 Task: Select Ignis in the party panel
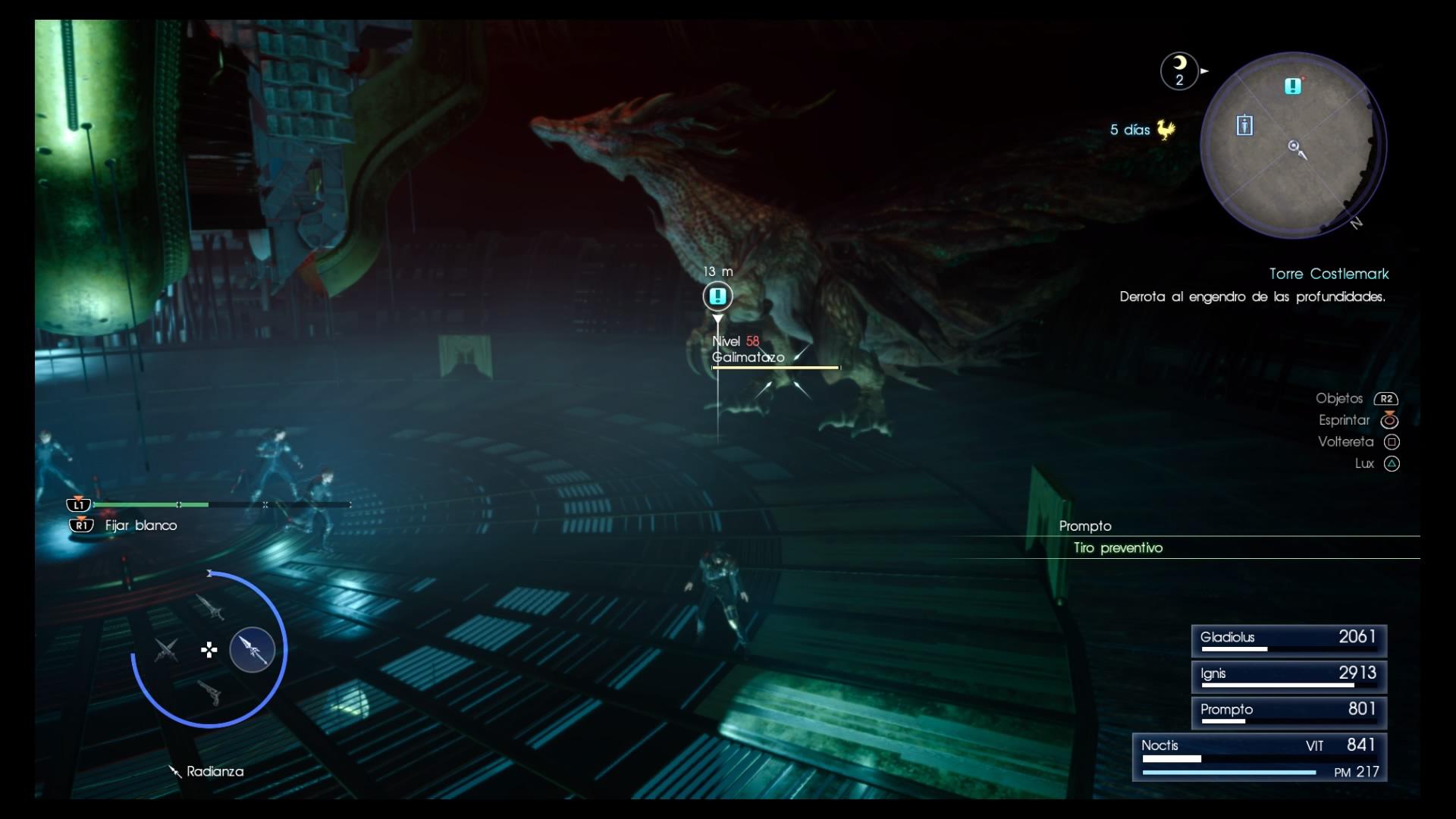1288,676
